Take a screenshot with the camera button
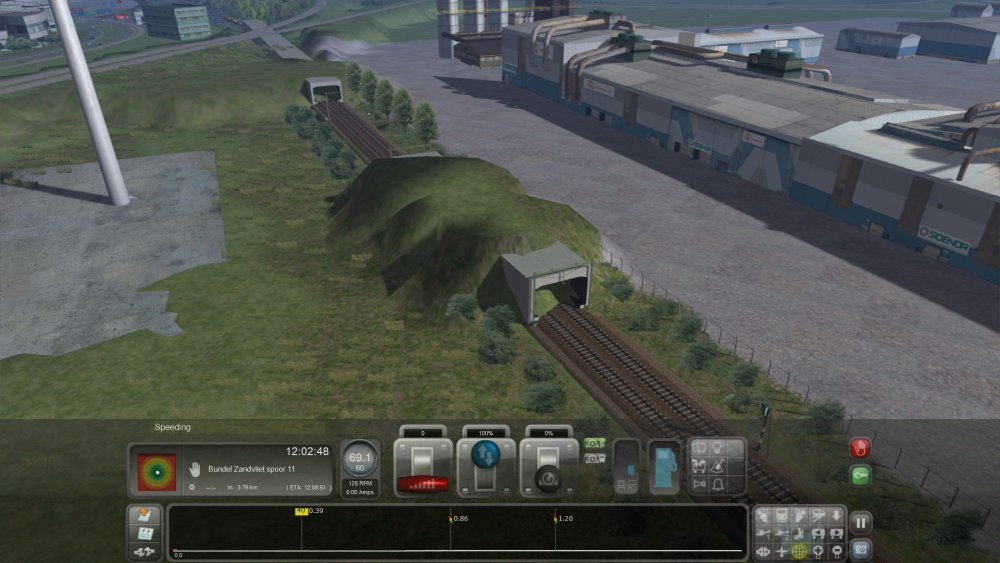The height and width of the screenshot is (563, 1000). [860, 549]
